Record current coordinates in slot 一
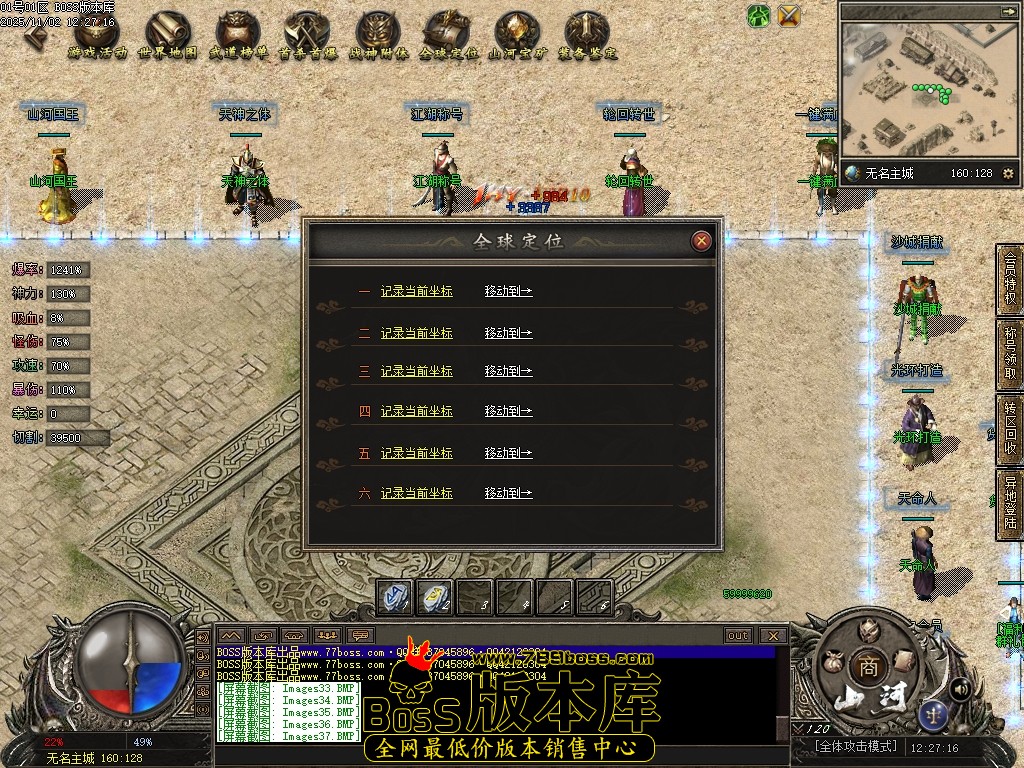 pos(416,291)
